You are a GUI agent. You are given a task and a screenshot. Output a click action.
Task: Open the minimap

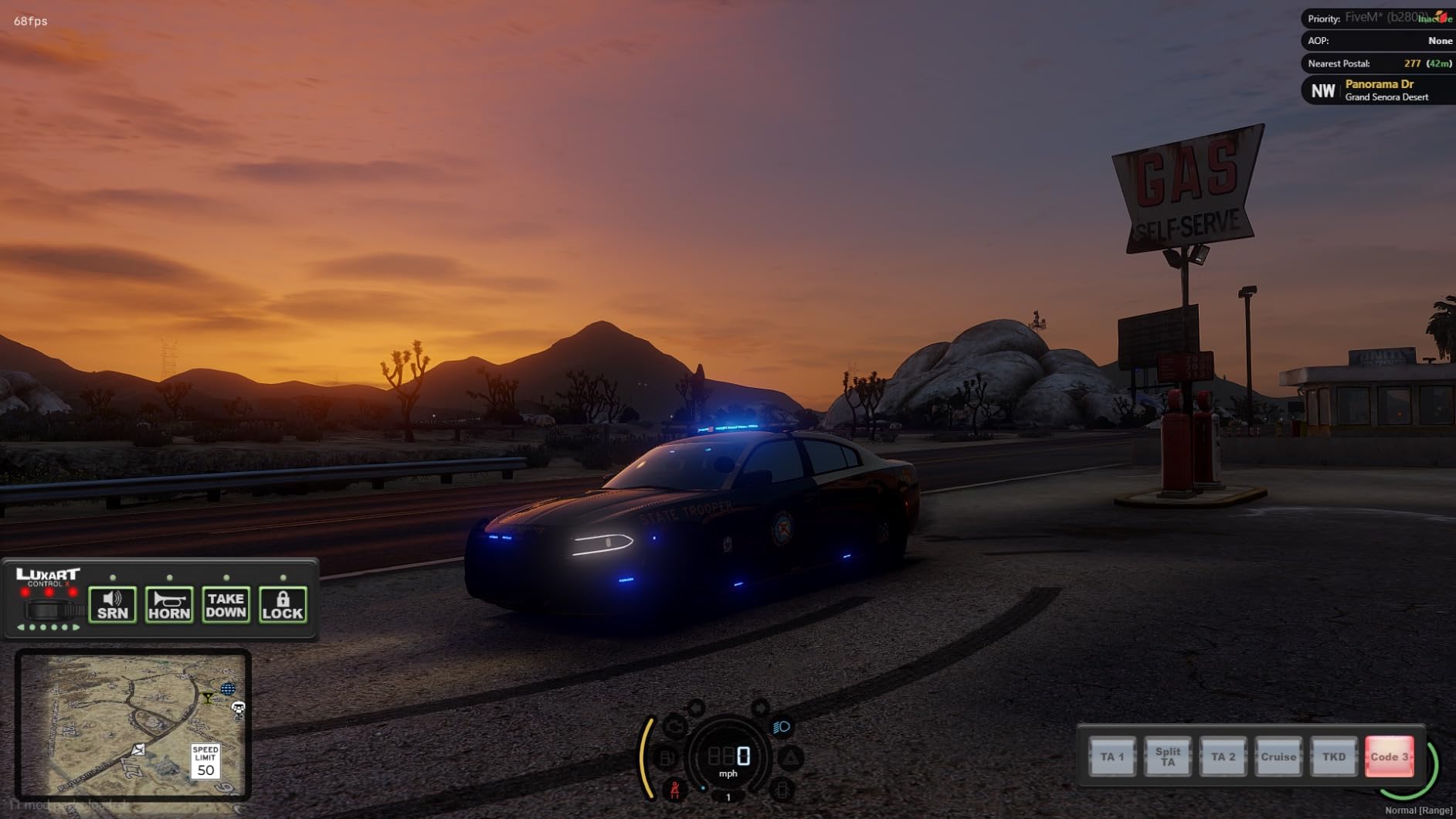(132, 724)
